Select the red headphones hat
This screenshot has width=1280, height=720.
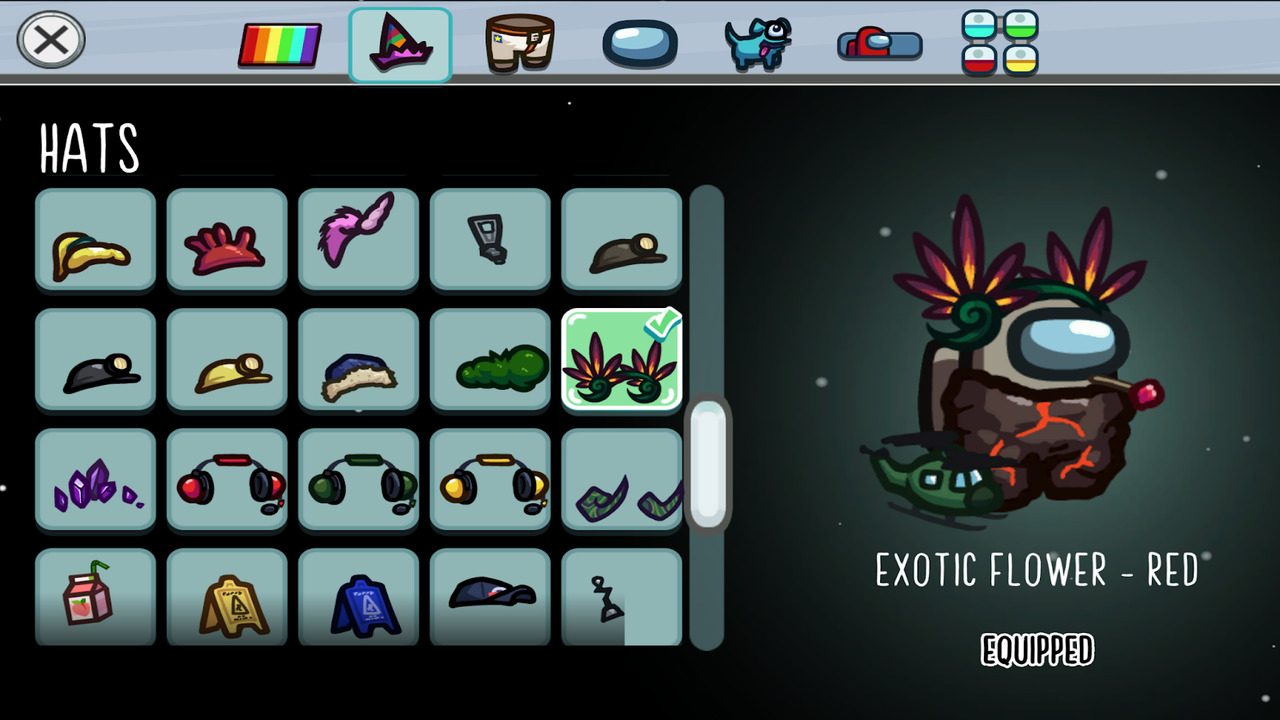point(227,480)
